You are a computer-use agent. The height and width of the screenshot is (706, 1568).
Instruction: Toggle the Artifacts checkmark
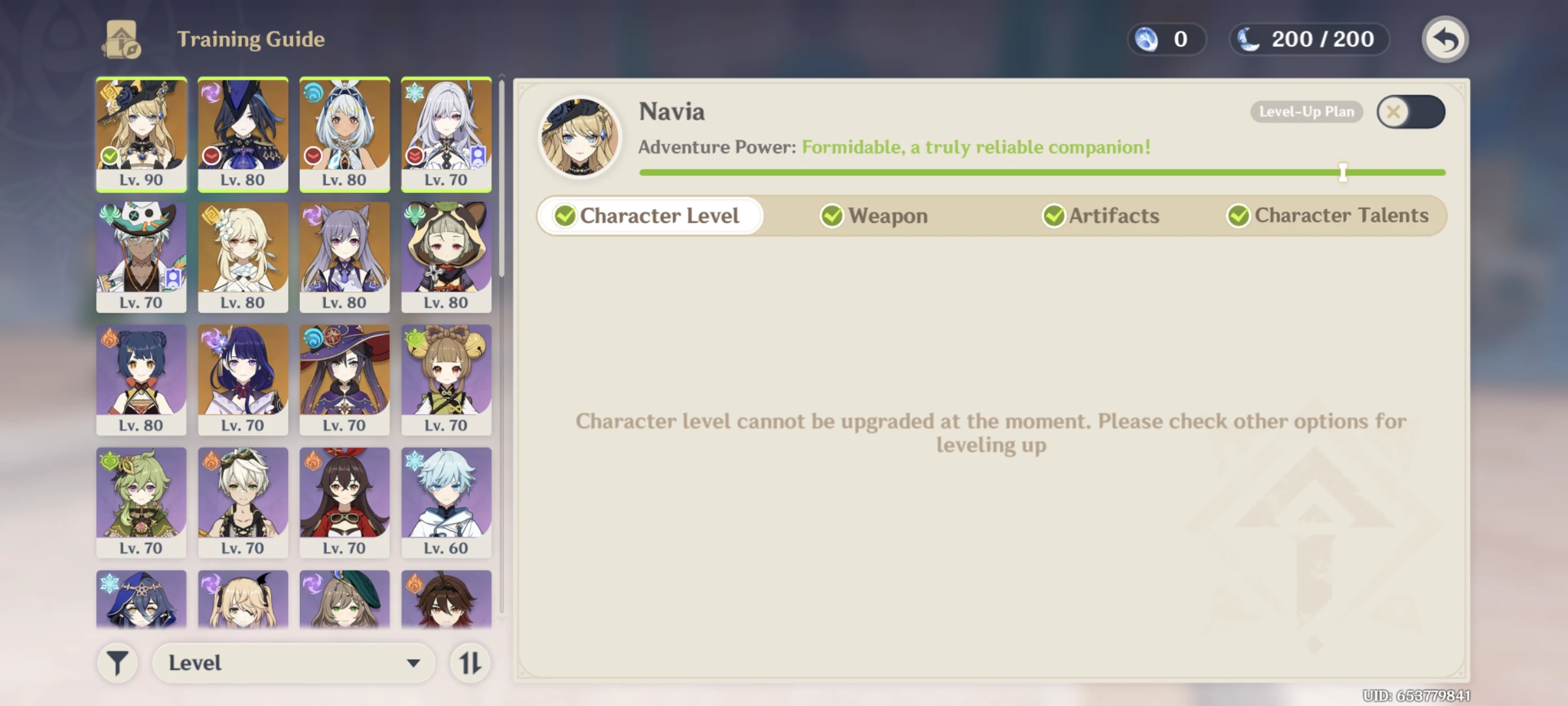click(1053, 216)
